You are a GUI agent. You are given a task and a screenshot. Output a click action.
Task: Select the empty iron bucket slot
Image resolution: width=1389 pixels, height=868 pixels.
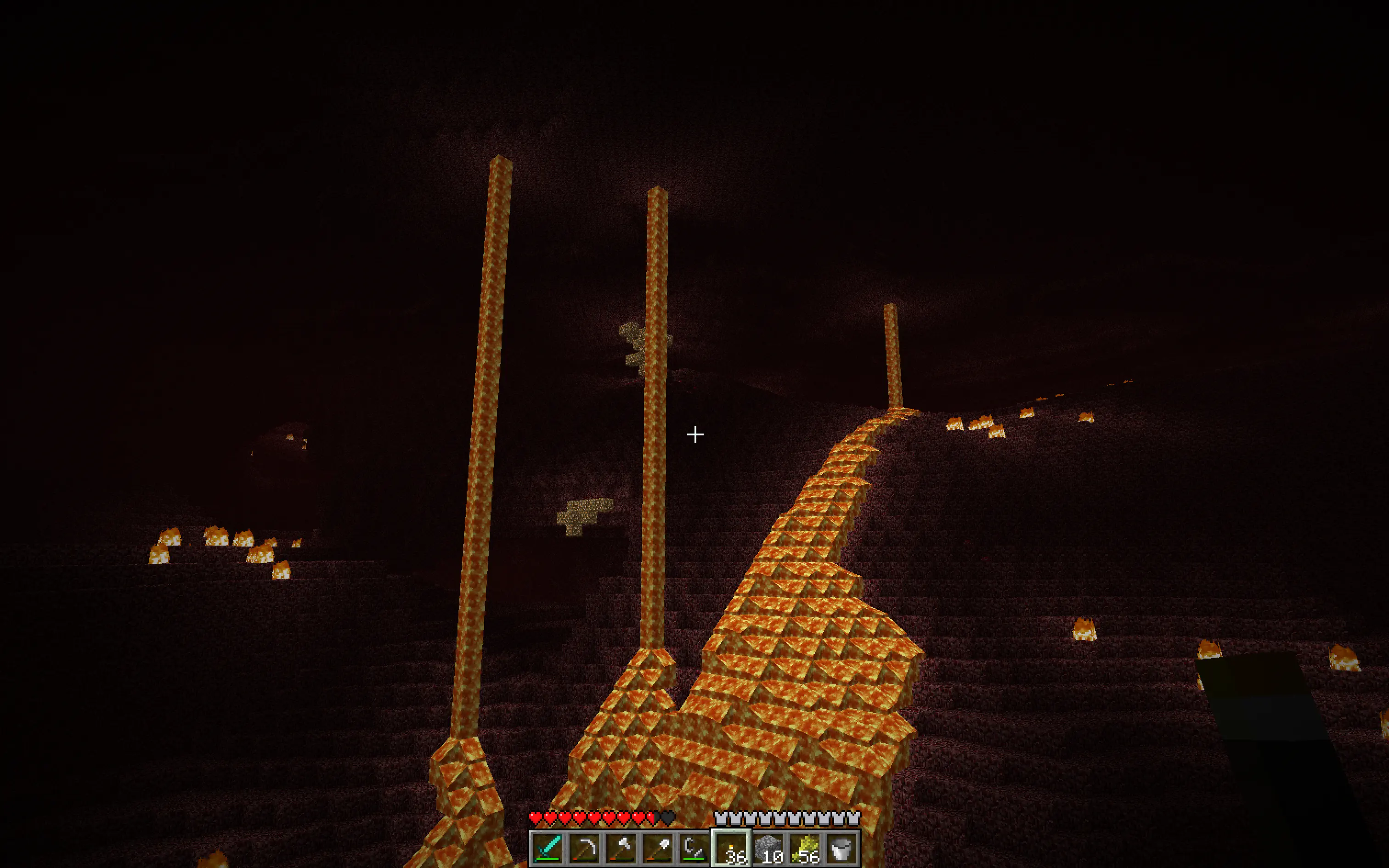coord(841,847)
